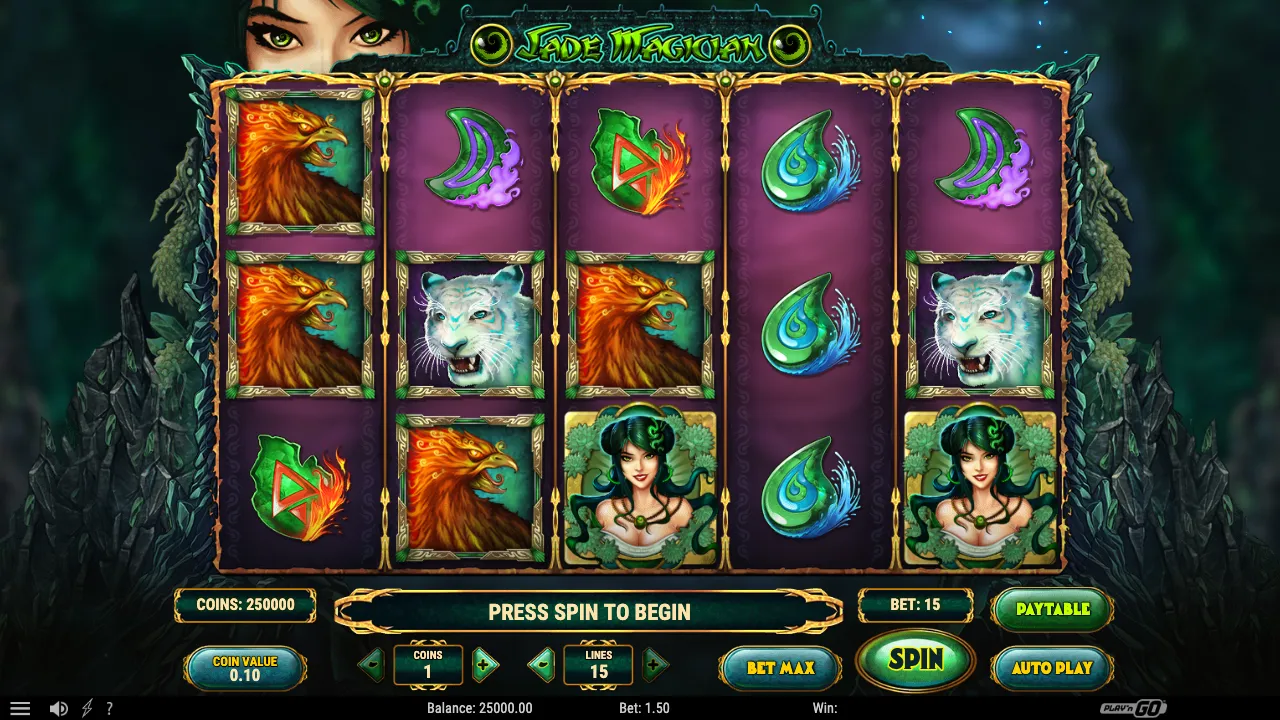Select Bet Max
The image size is (1280, 720).
click(780, 667)
